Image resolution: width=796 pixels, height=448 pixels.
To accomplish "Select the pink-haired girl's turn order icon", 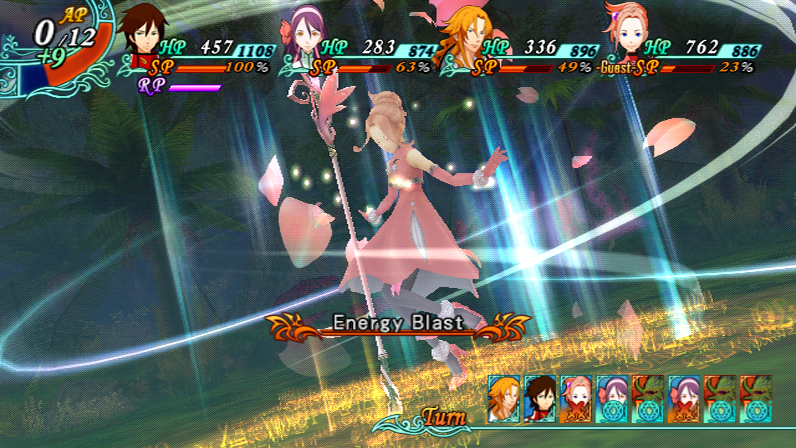I will click(x=576, y=397).
